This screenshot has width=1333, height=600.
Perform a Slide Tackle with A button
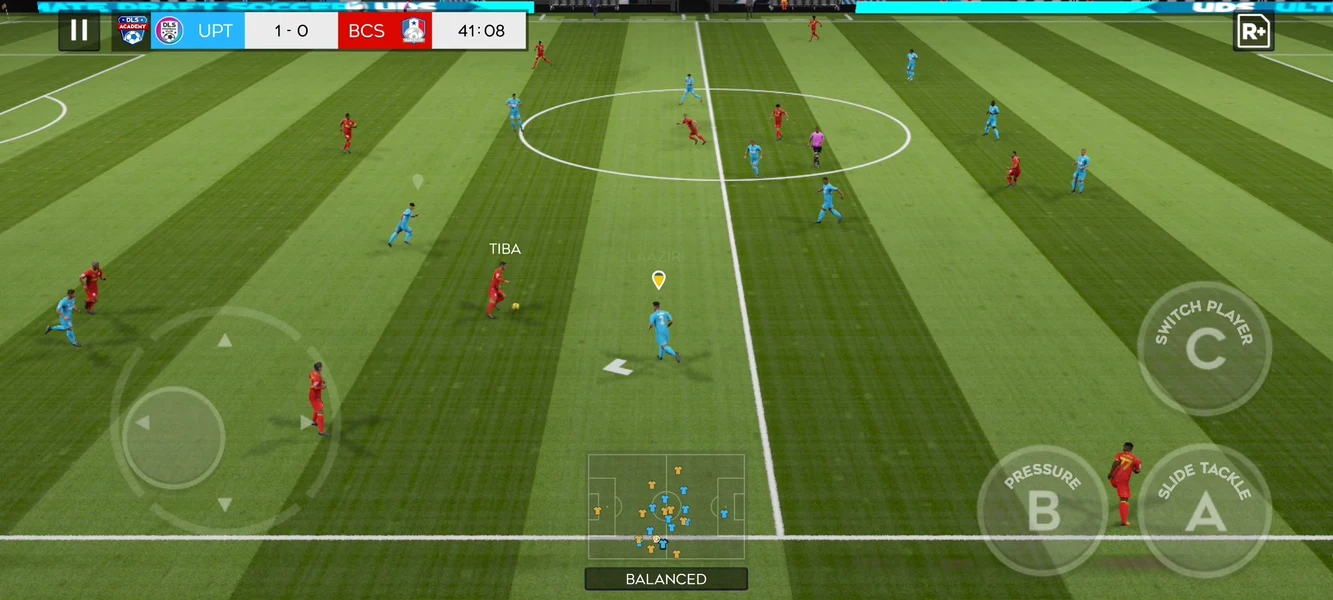1204,510
